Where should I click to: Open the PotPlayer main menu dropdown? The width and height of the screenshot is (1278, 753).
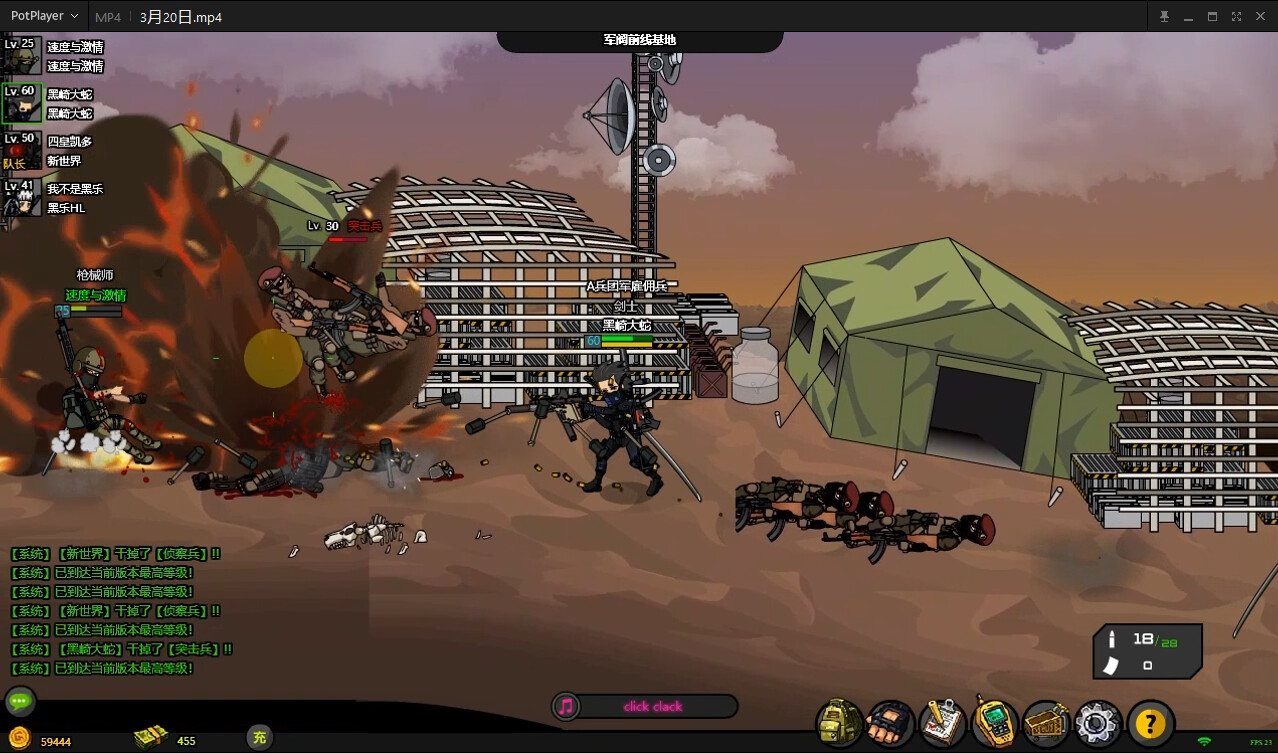(44, 16)
